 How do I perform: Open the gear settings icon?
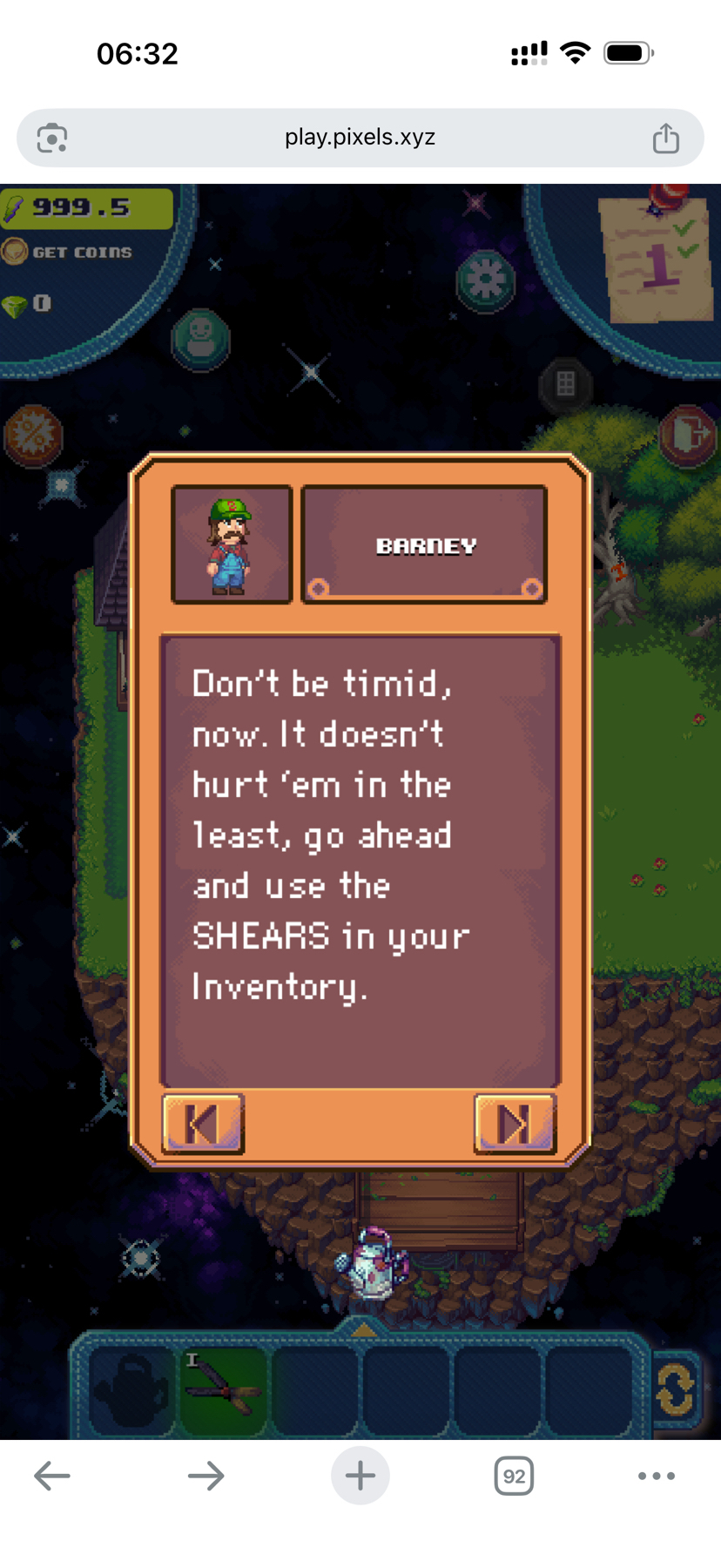(x=486, y=280)
